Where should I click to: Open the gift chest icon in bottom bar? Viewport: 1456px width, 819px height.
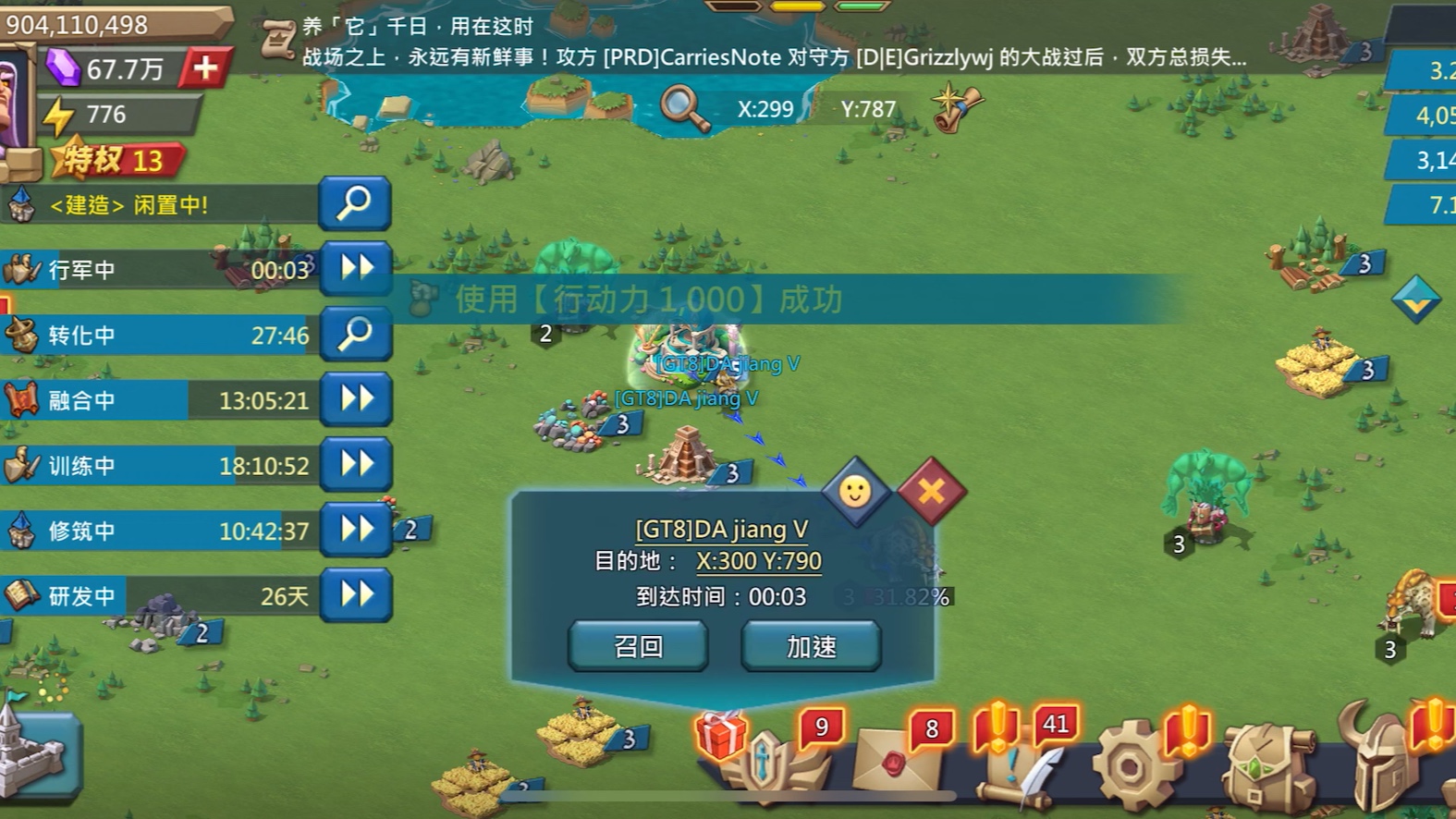coord(723,740)
